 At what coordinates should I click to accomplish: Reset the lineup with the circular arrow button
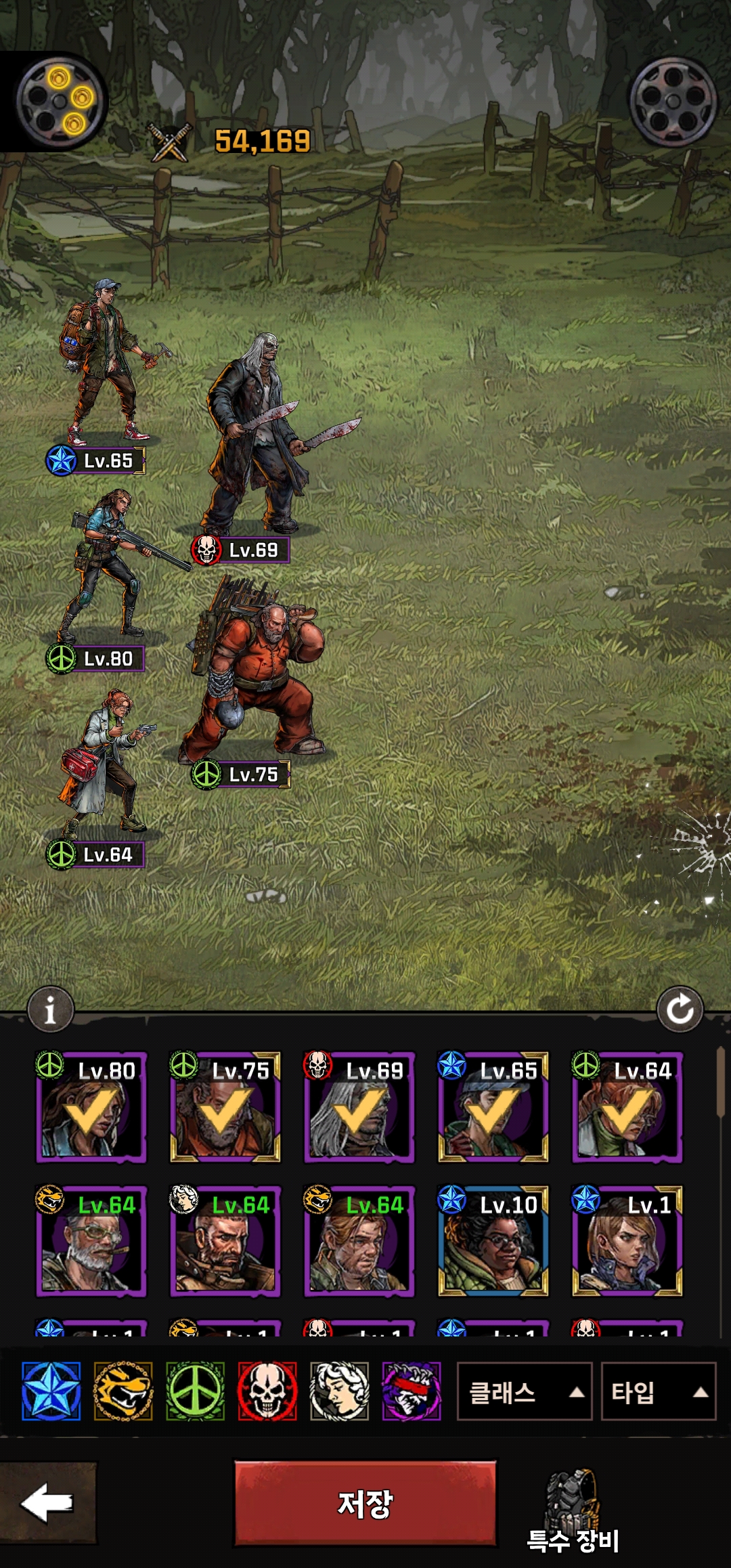click(x=680, y=1010)
